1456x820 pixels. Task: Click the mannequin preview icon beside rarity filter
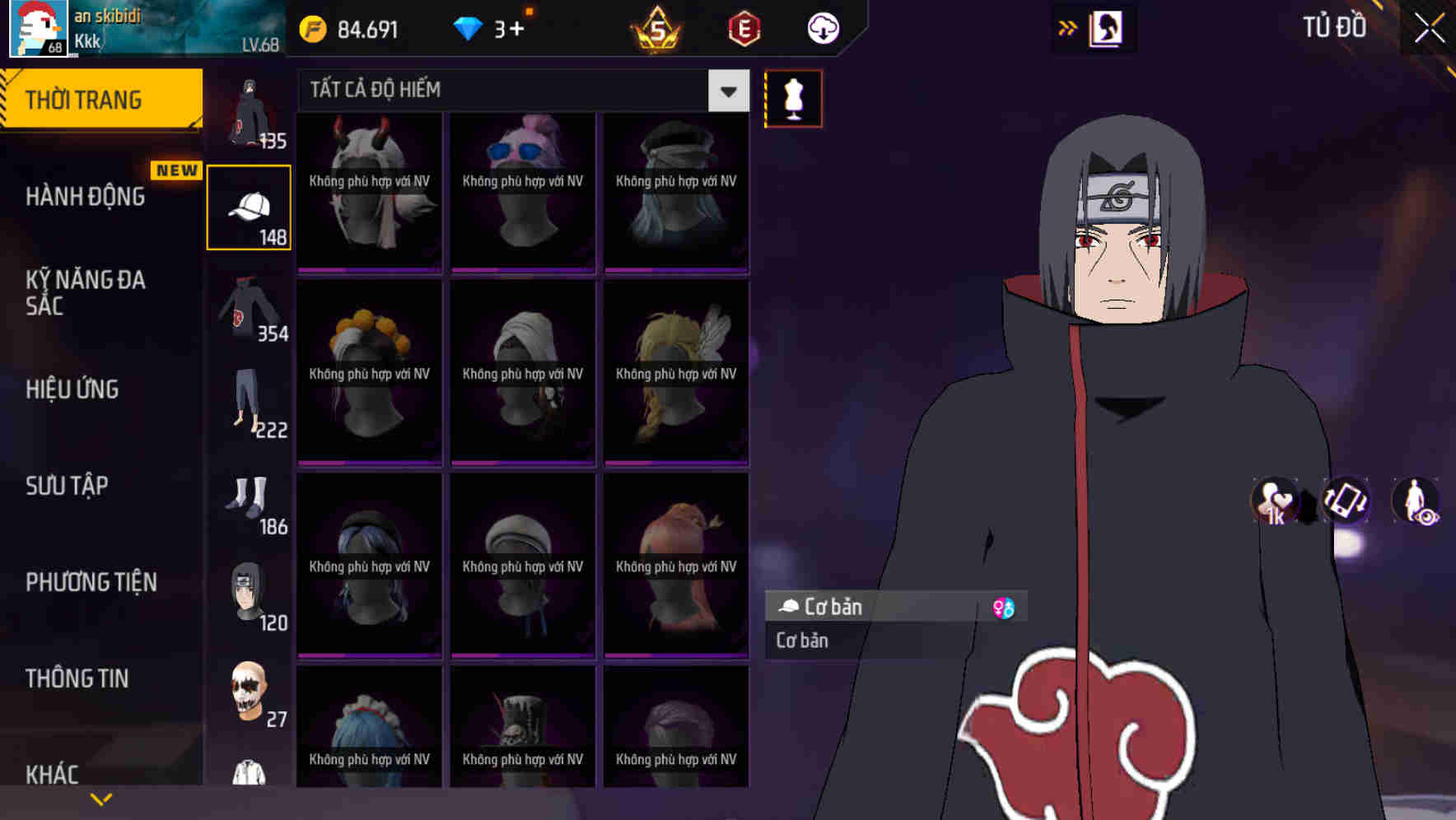[792, 98]
